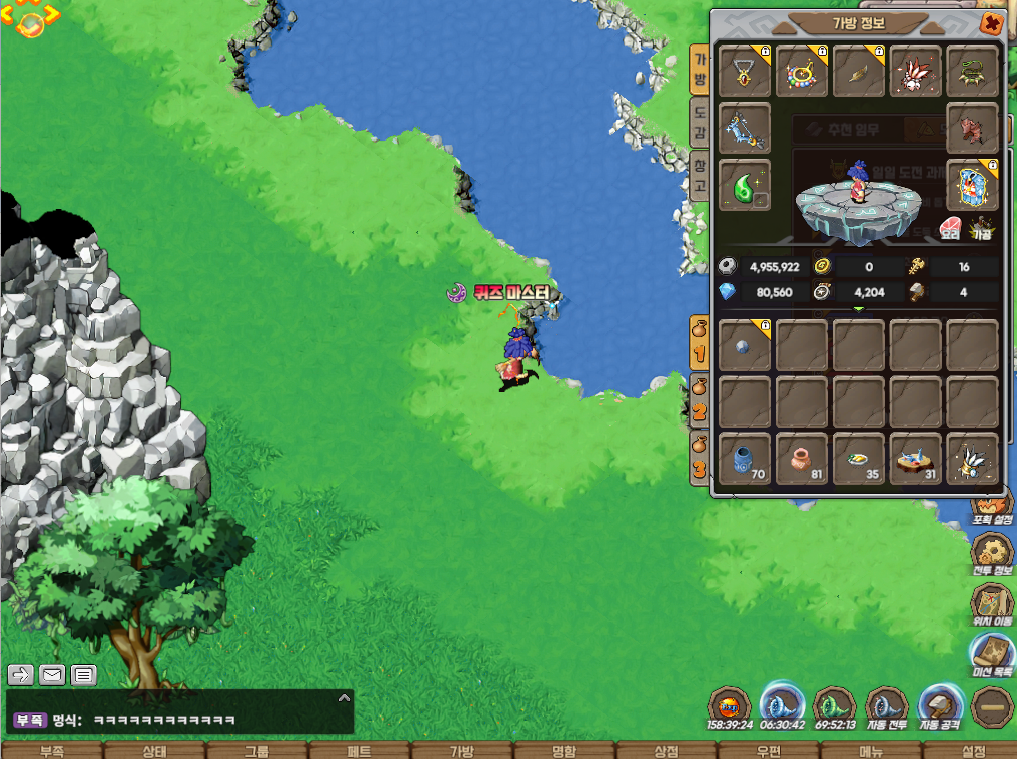
Task: Open the mail envelope above chat
Action: point(52,675)
